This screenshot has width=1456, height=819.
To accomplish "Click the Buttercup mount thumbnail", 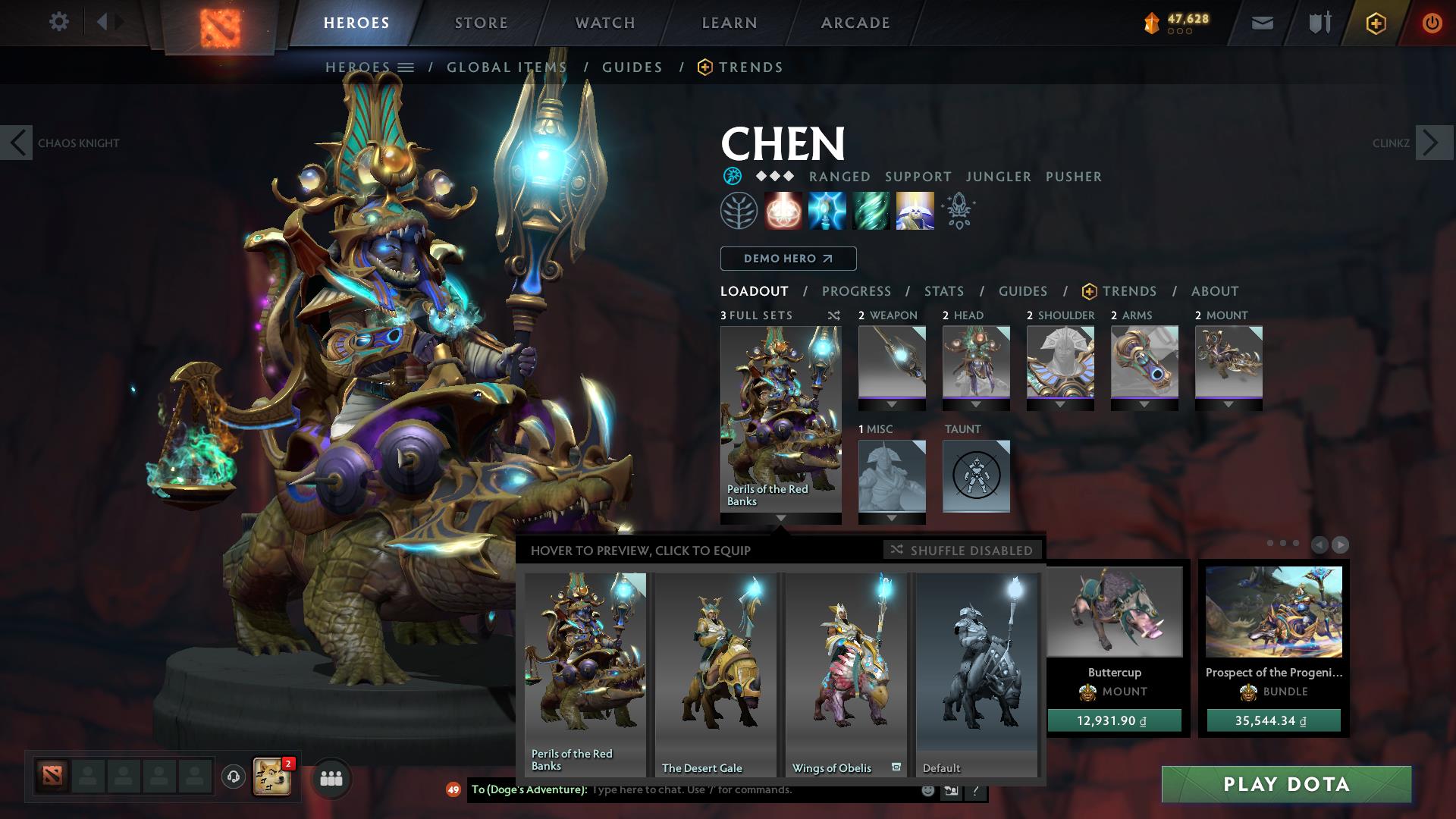I will point(1113,612).
